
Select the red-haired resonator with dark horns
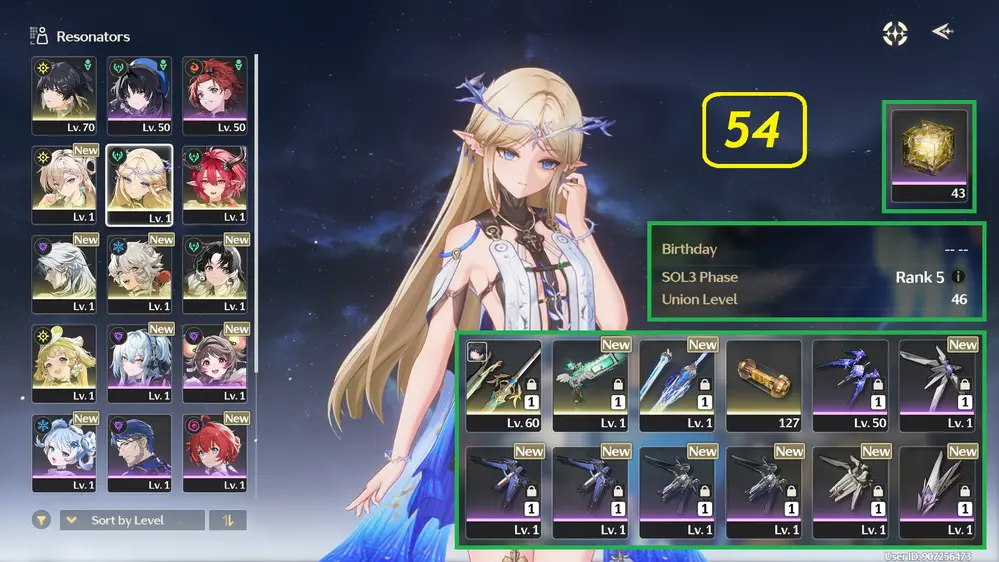coord(214,184)
